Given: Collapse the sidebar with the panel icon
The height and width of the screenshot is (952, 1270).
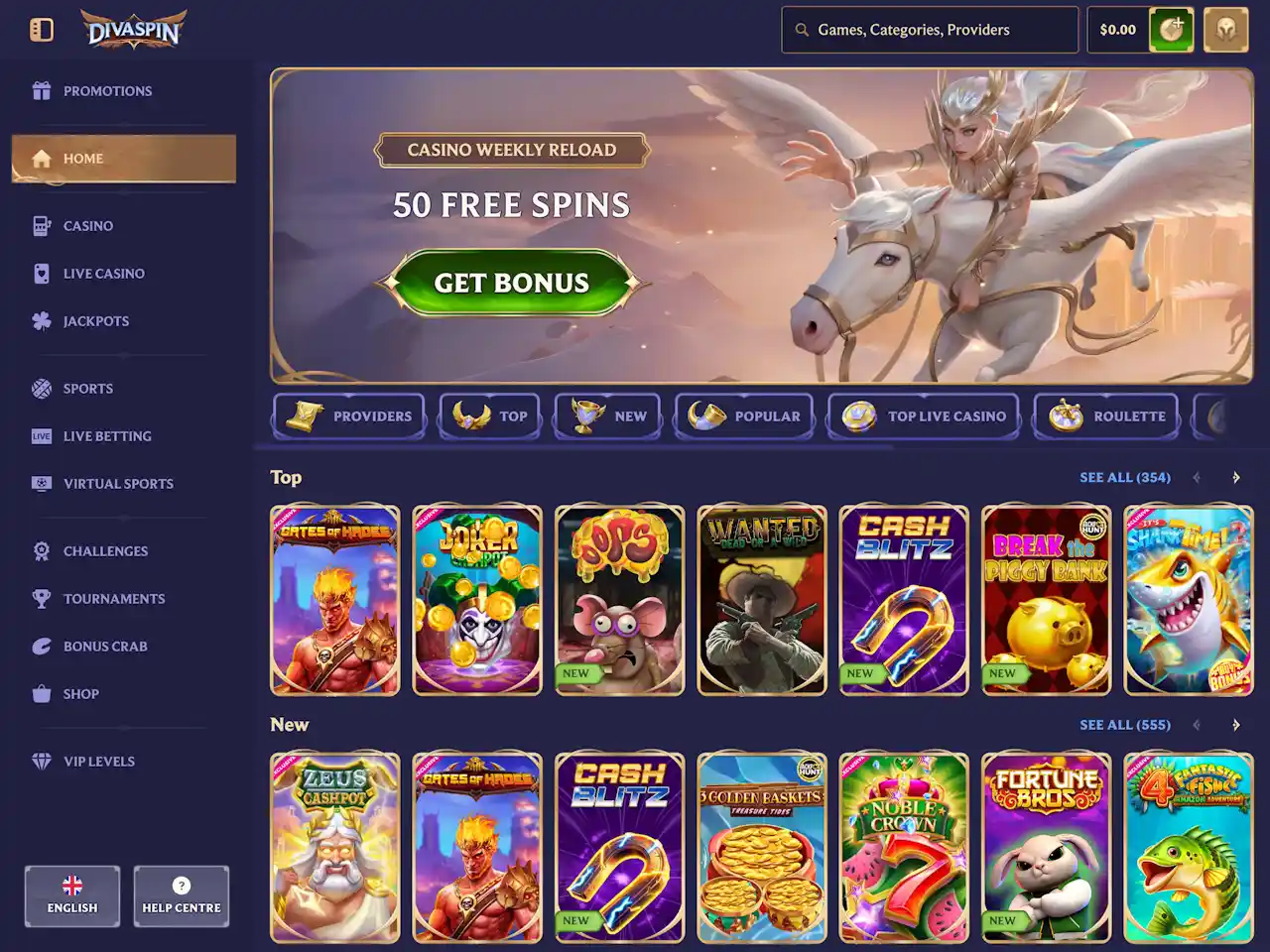Looking at the screenshot, I should (42, 30).
